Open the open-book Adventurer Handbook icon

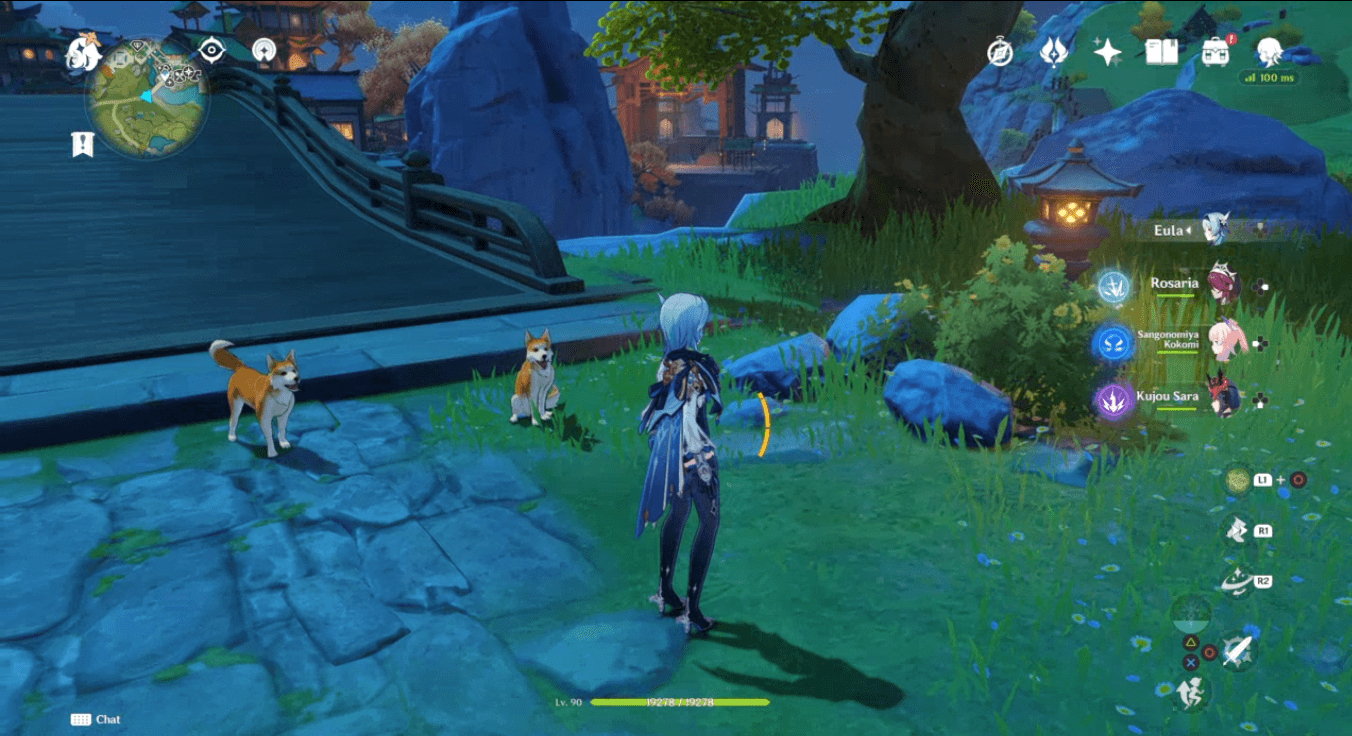coord(1161,52)
